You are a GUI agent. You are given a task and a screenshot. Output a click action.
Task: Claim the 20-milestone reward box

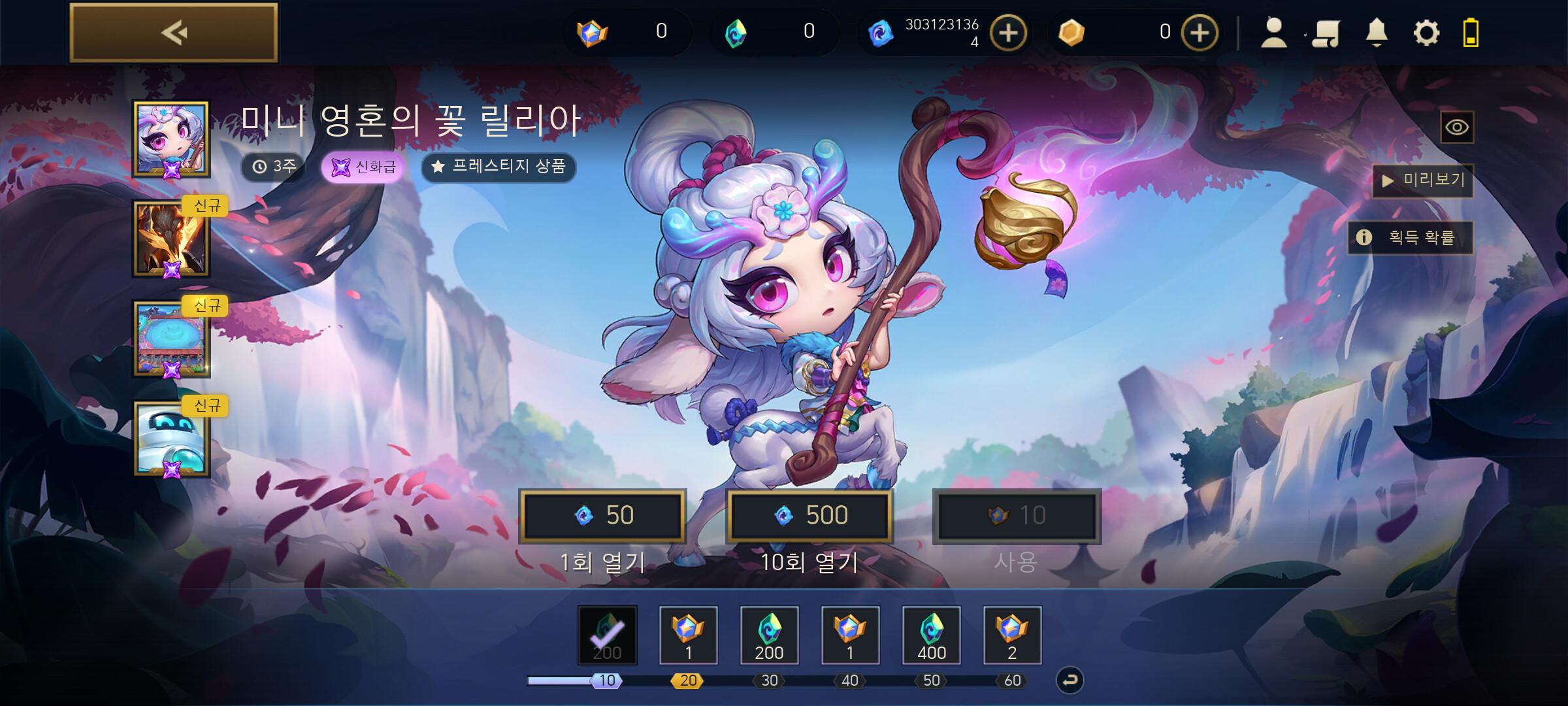tap(688, 635)
